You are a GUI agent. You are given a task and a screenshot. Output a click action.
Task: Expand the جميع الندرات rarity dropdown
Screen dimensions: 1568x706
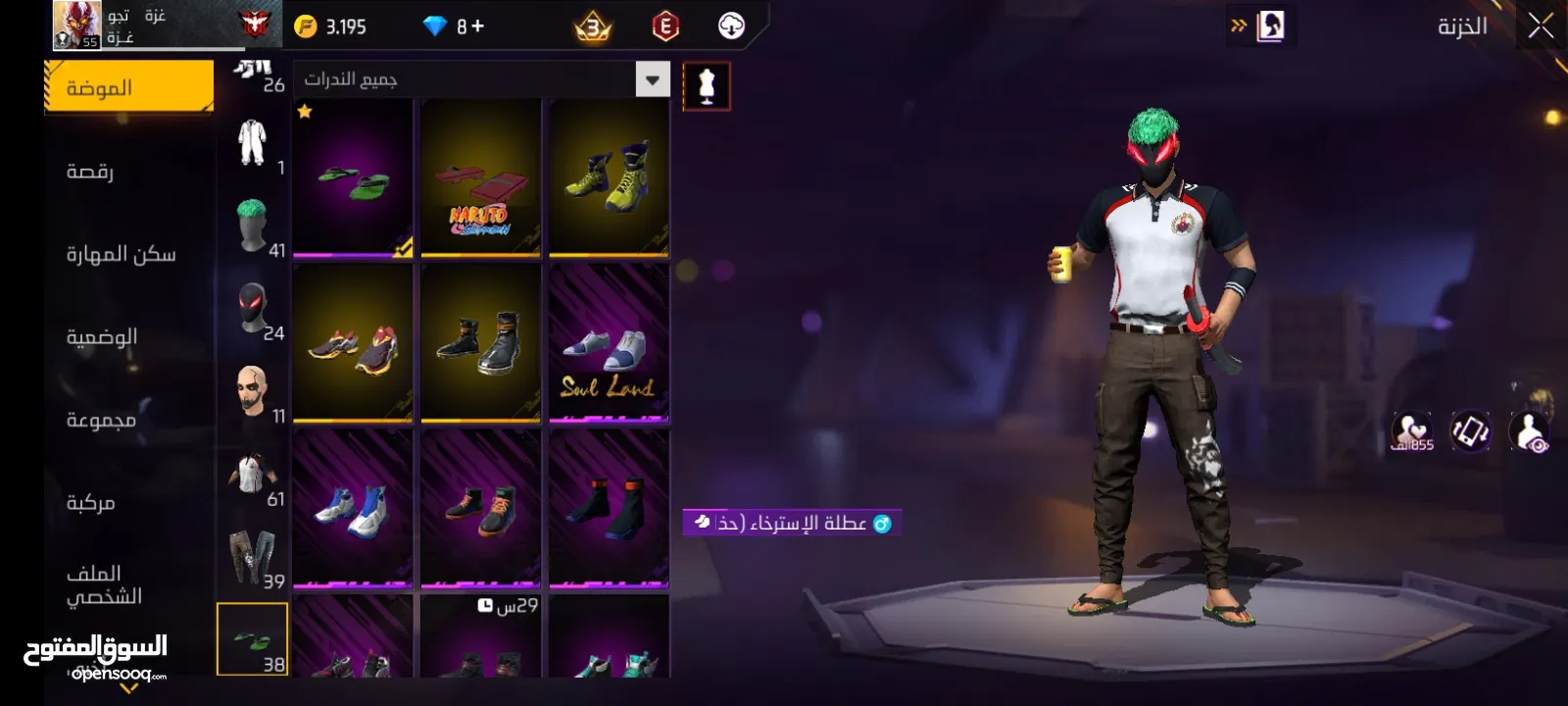click(x=653, y=79)
